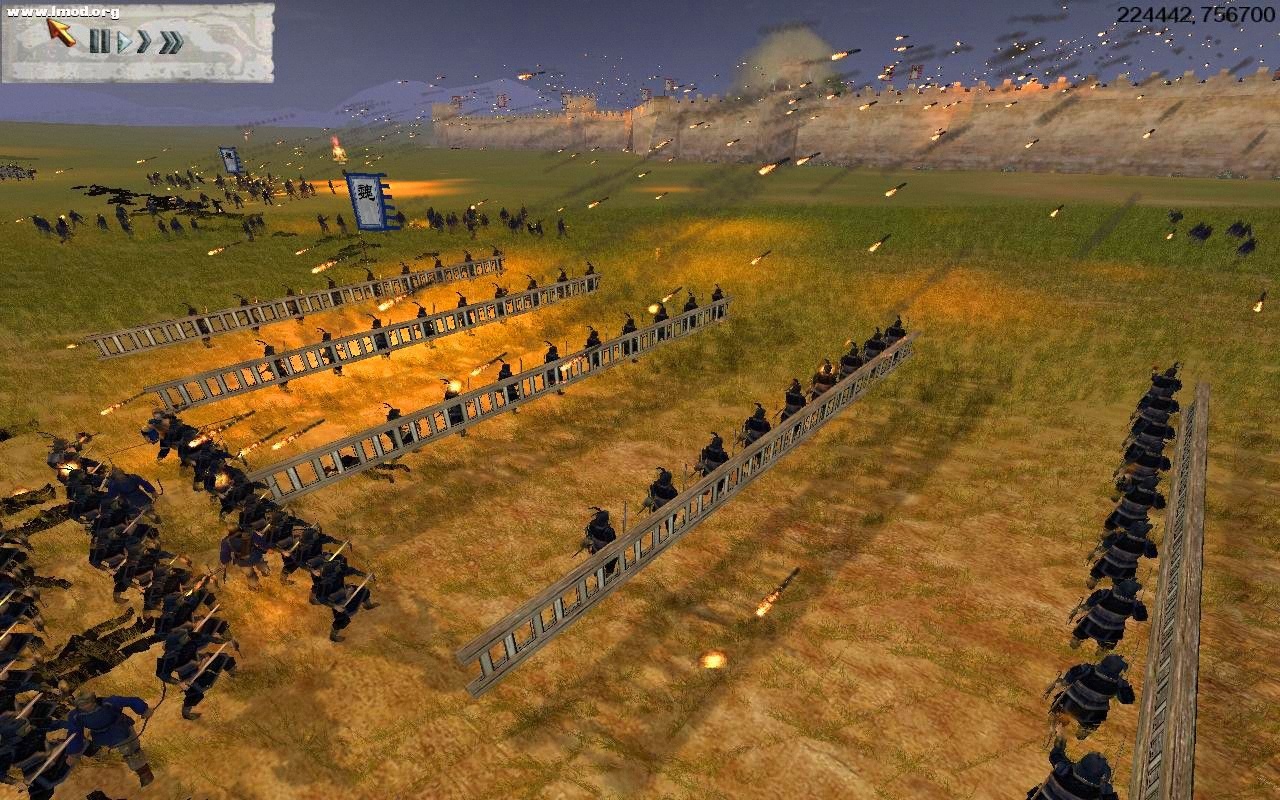Set the battle to maximum speed
The height and width of the screenshot is (800, 1280).
click(x=170, y=41)
